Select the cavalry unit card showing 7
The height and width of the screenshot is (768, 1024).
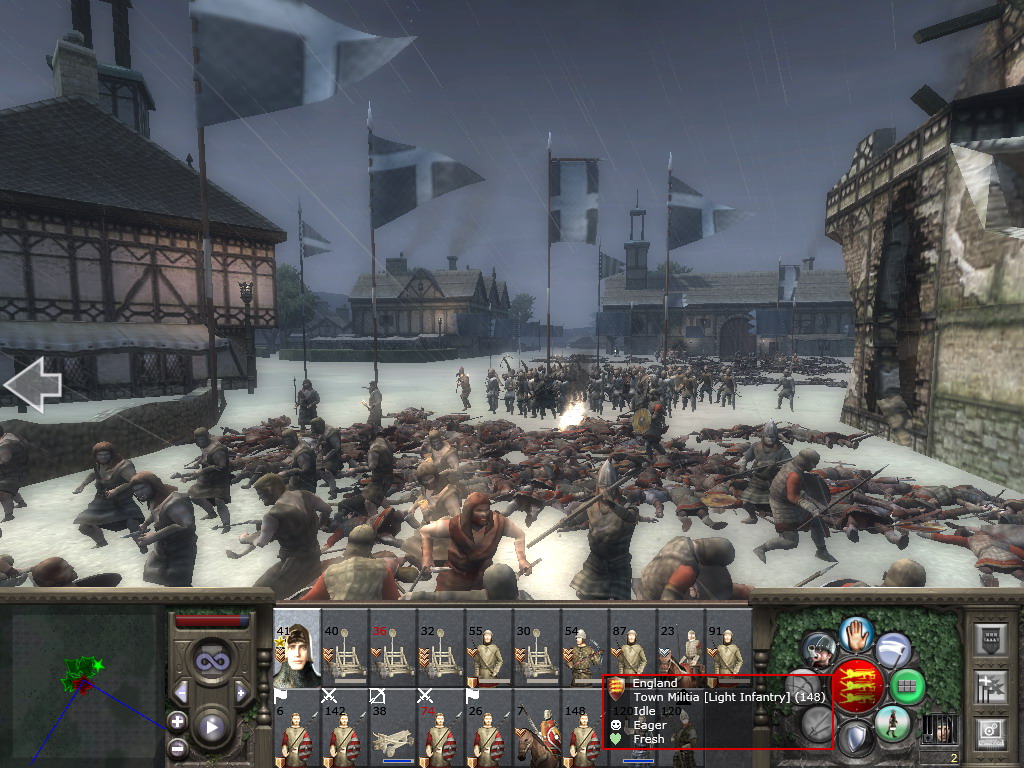(537, 727)
